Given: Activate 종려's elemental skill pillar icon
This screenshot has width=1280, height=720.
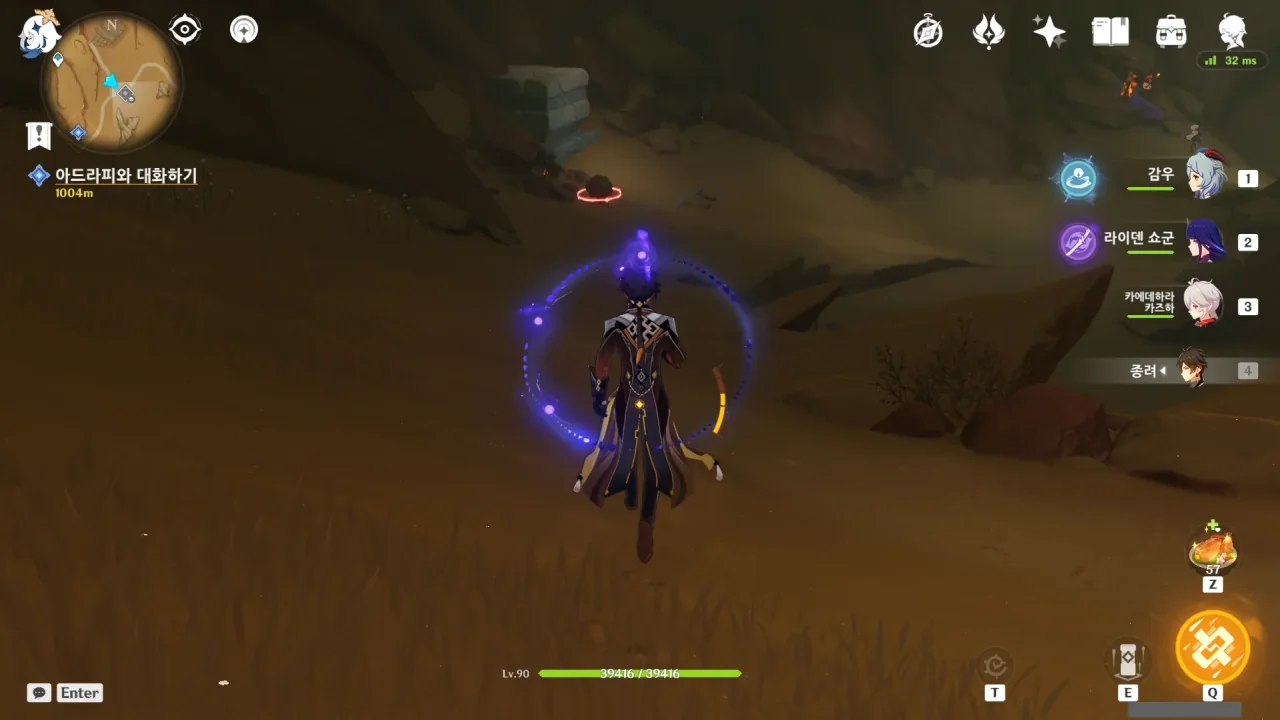Looking at the screenshot, I should pyautogui.click(x=1127, y=659).
